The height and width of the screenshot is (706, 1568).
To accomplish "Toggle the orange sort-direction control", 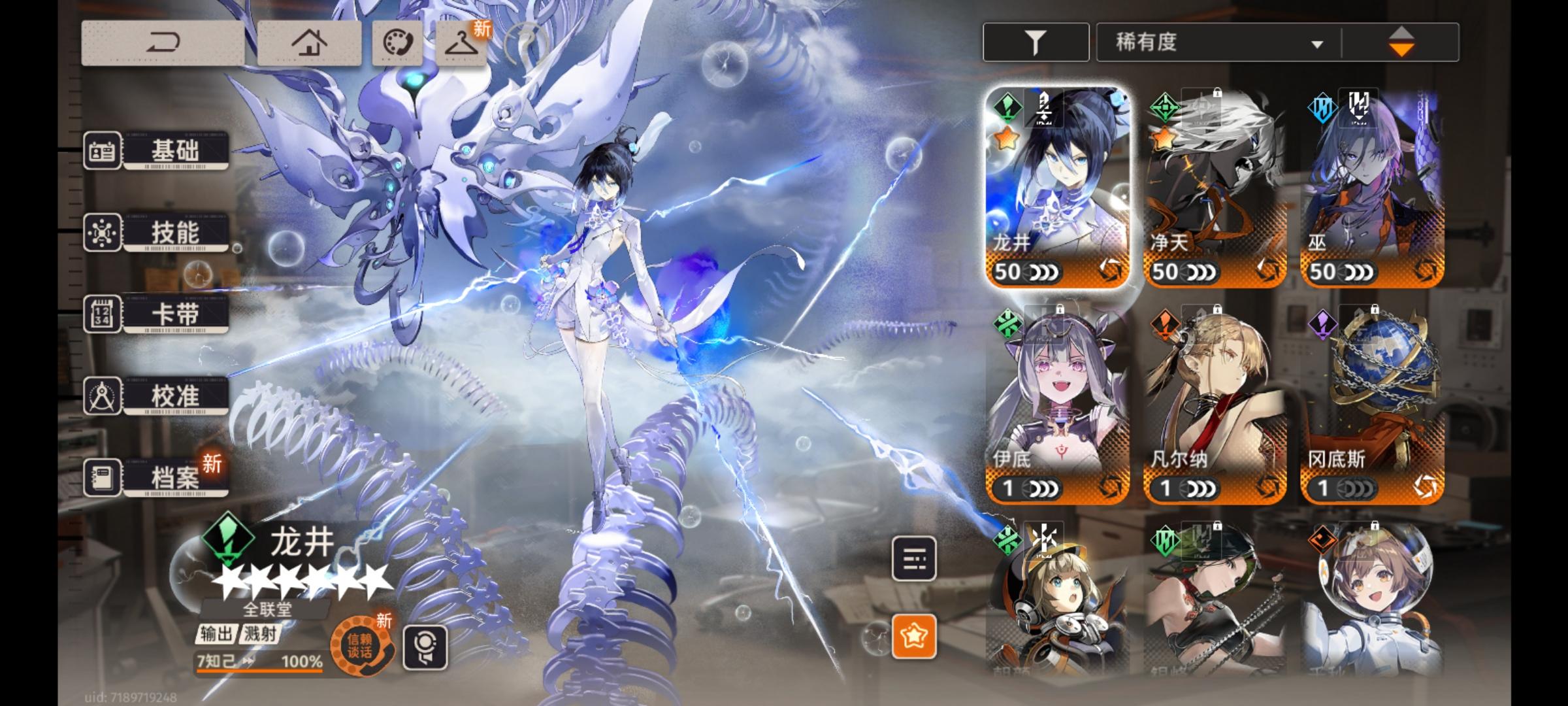I will [1403, 41].
